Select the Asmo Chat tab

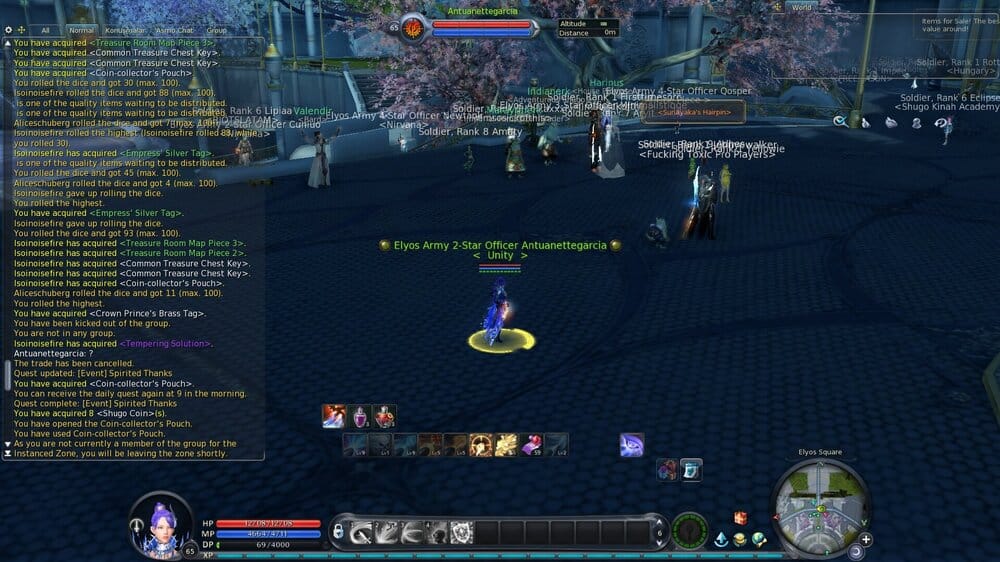(174, 31)
